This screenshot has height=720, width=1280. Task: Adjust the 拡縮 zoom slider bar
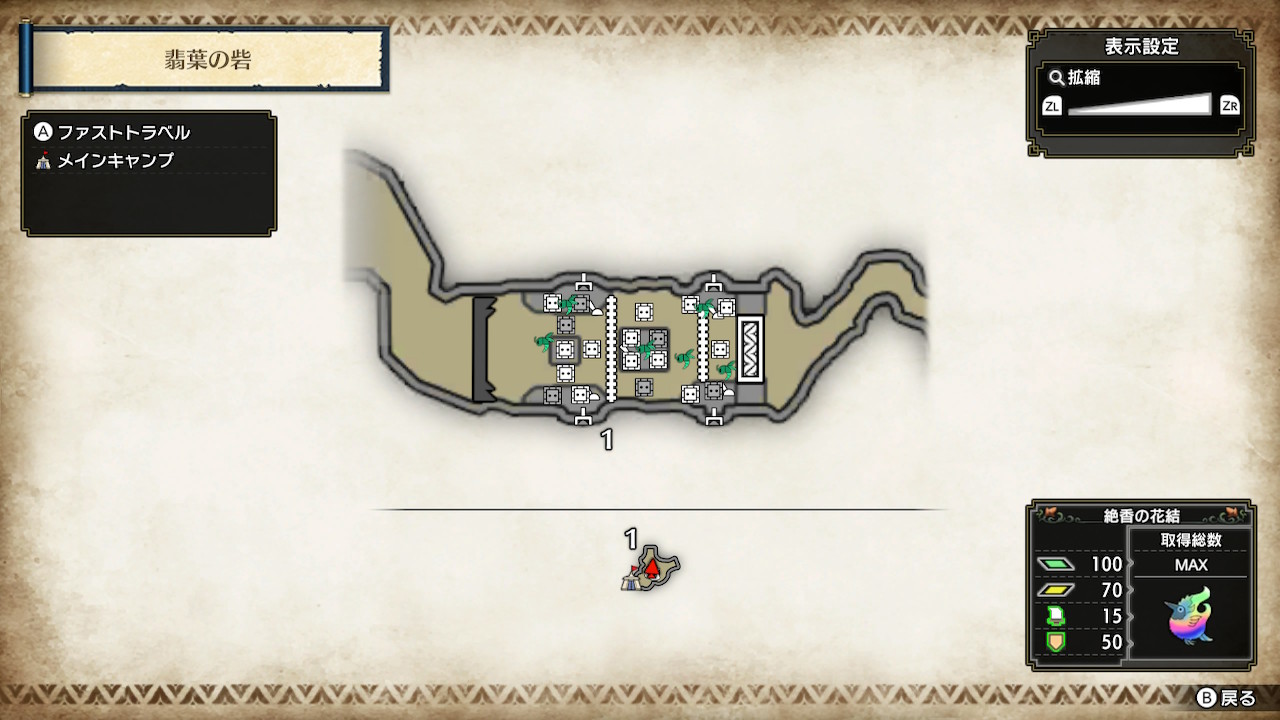[1140, 105]
